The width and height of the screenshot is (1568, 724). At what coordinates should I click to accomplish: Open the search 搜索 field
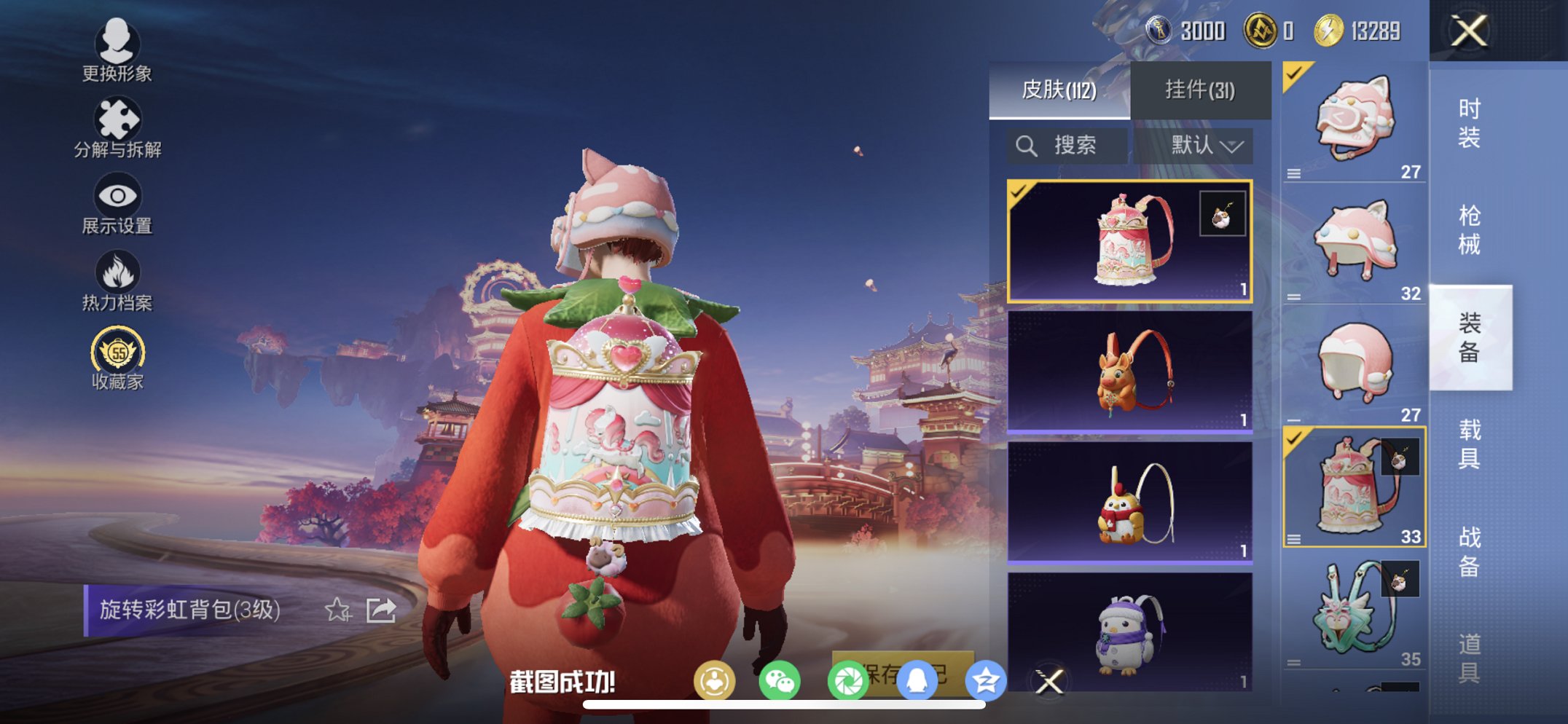[x=1068, y=144]
